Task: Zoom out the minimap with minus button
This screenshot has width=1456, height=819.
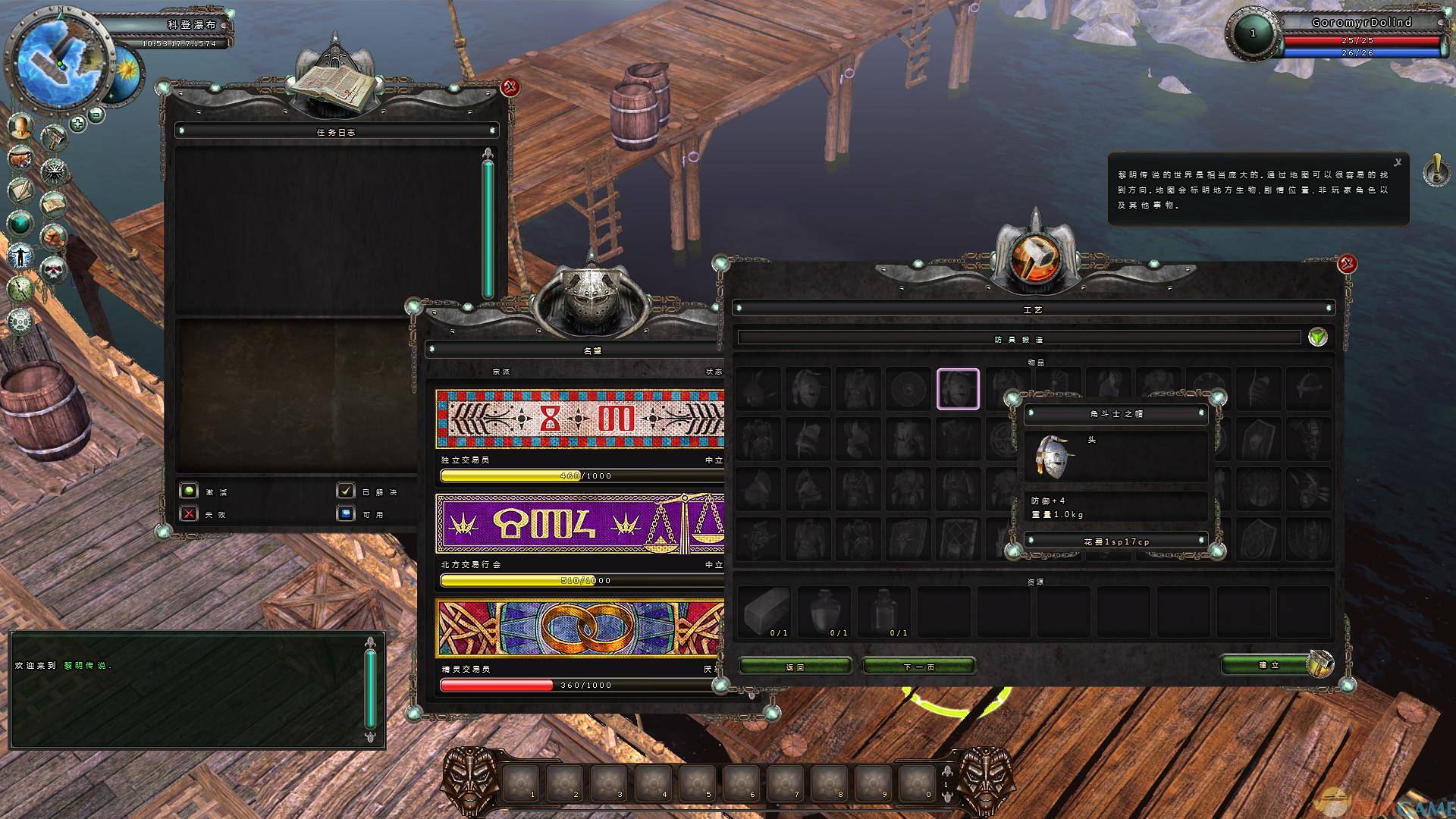Action: click(x=96, y=115)
